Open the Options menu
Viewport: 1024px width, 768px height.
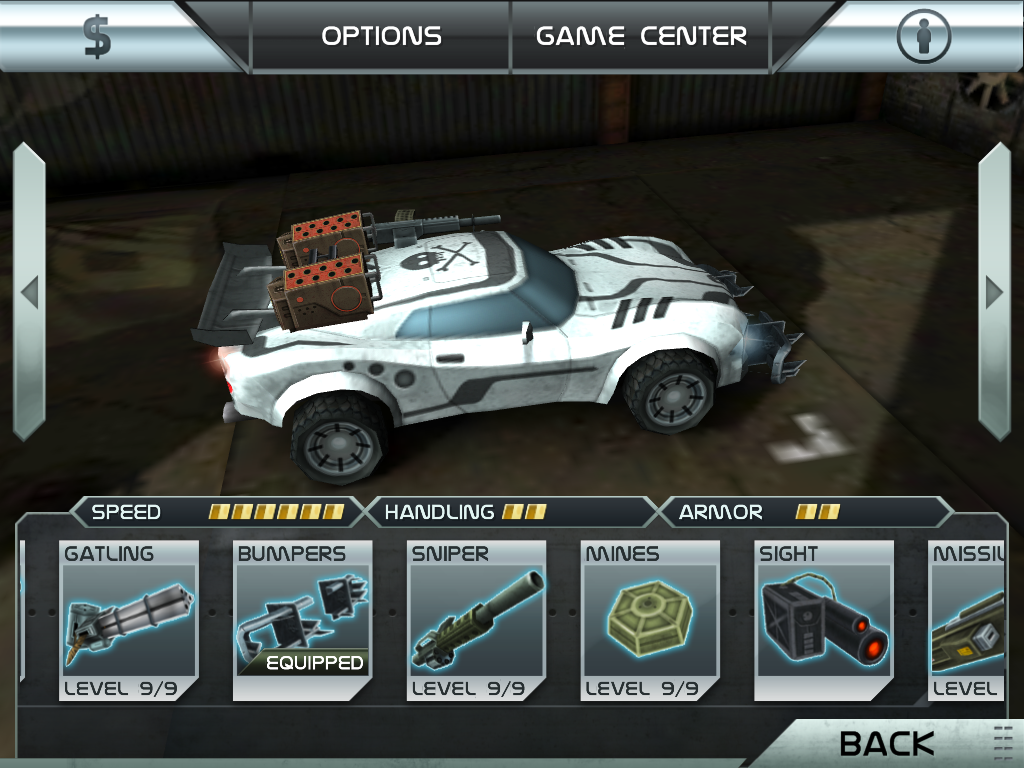coord(381,37)
